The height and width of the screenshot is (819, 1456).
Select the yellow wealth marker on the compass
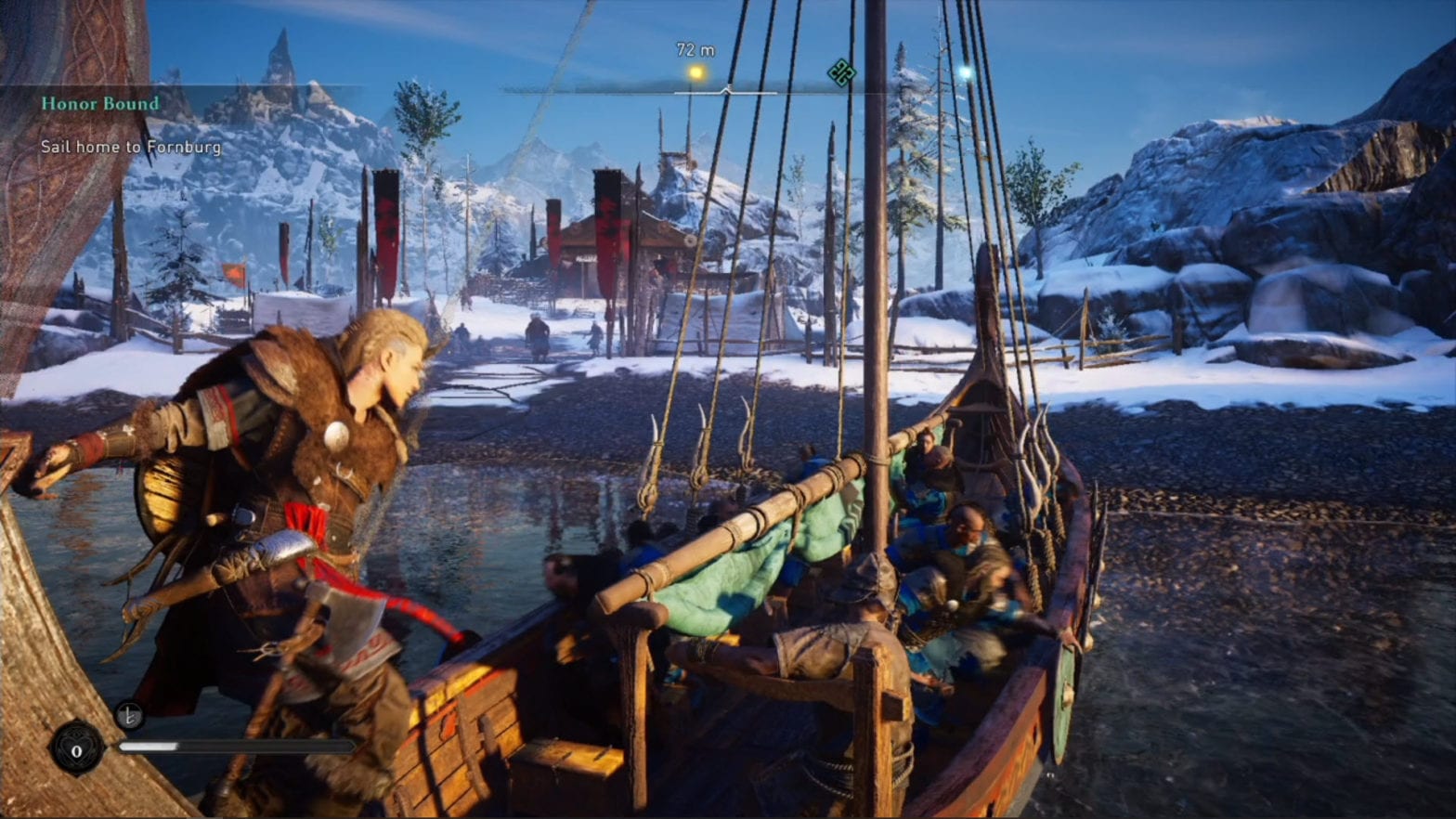(695, 72)
